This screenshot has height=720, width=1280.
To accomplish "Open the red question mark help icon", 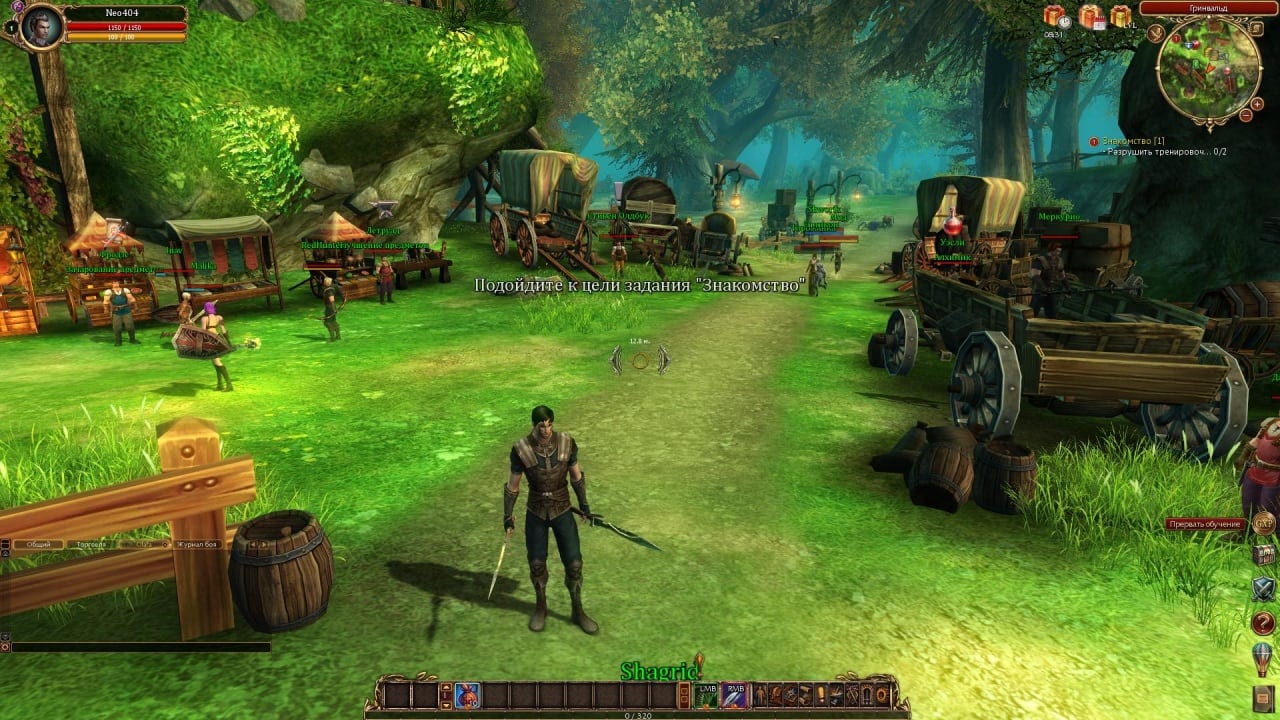I will coord(1263,623).
